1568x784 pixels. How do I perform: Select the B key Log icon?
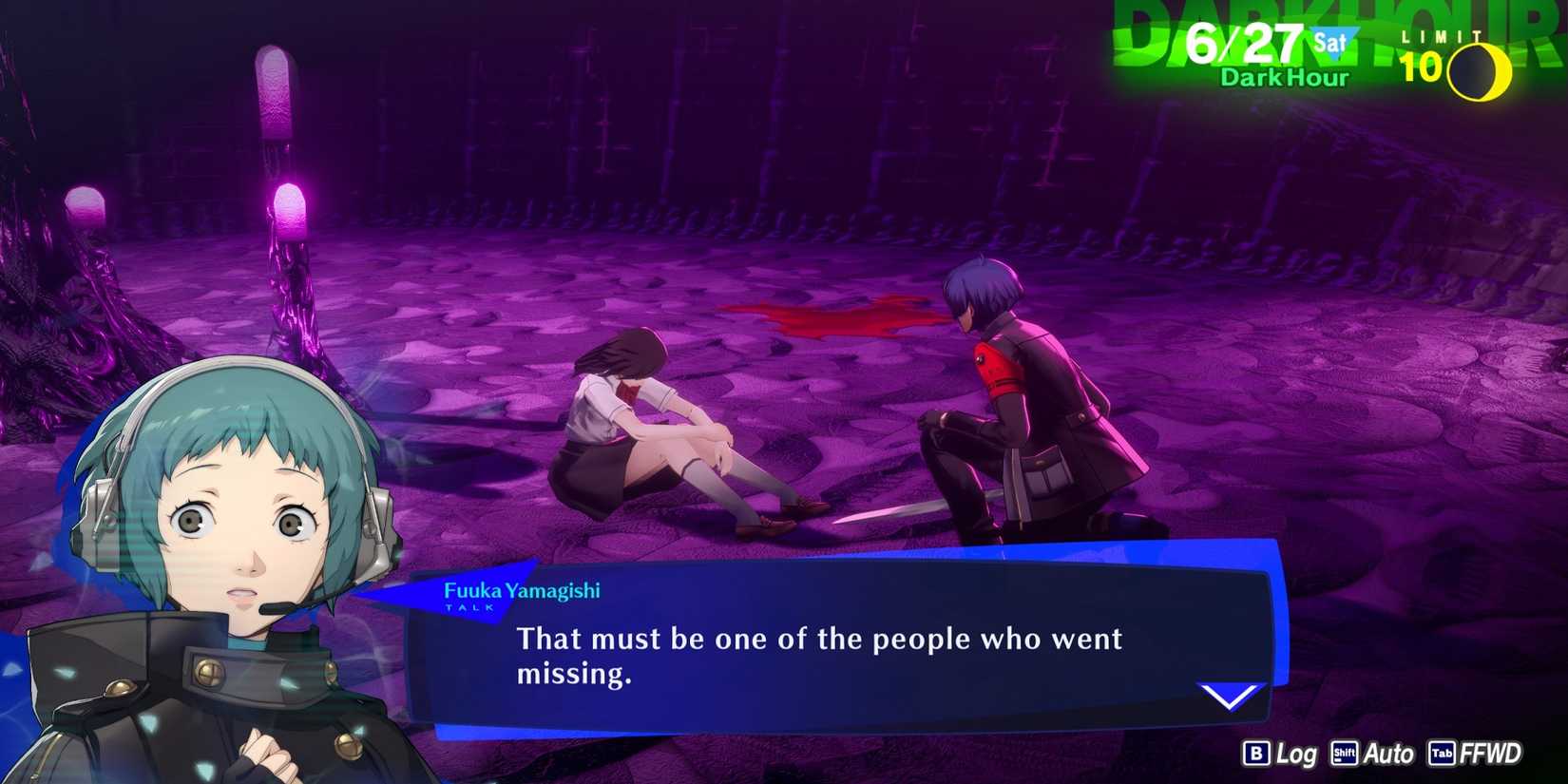1256,754
